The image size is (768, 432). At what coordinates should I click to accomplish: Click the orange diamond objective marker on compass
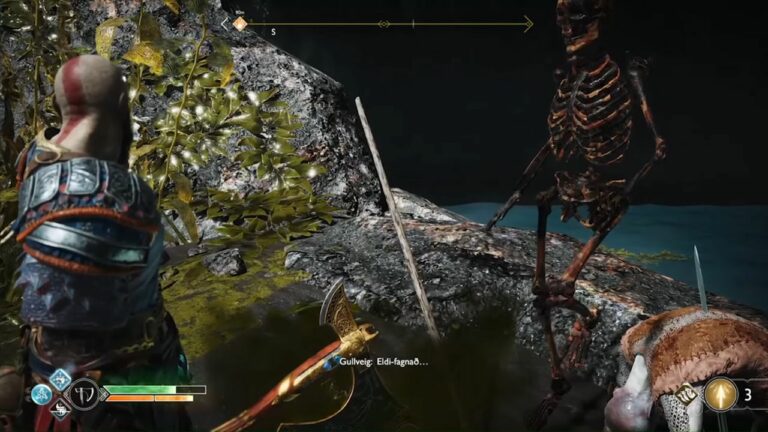(240, 23)
